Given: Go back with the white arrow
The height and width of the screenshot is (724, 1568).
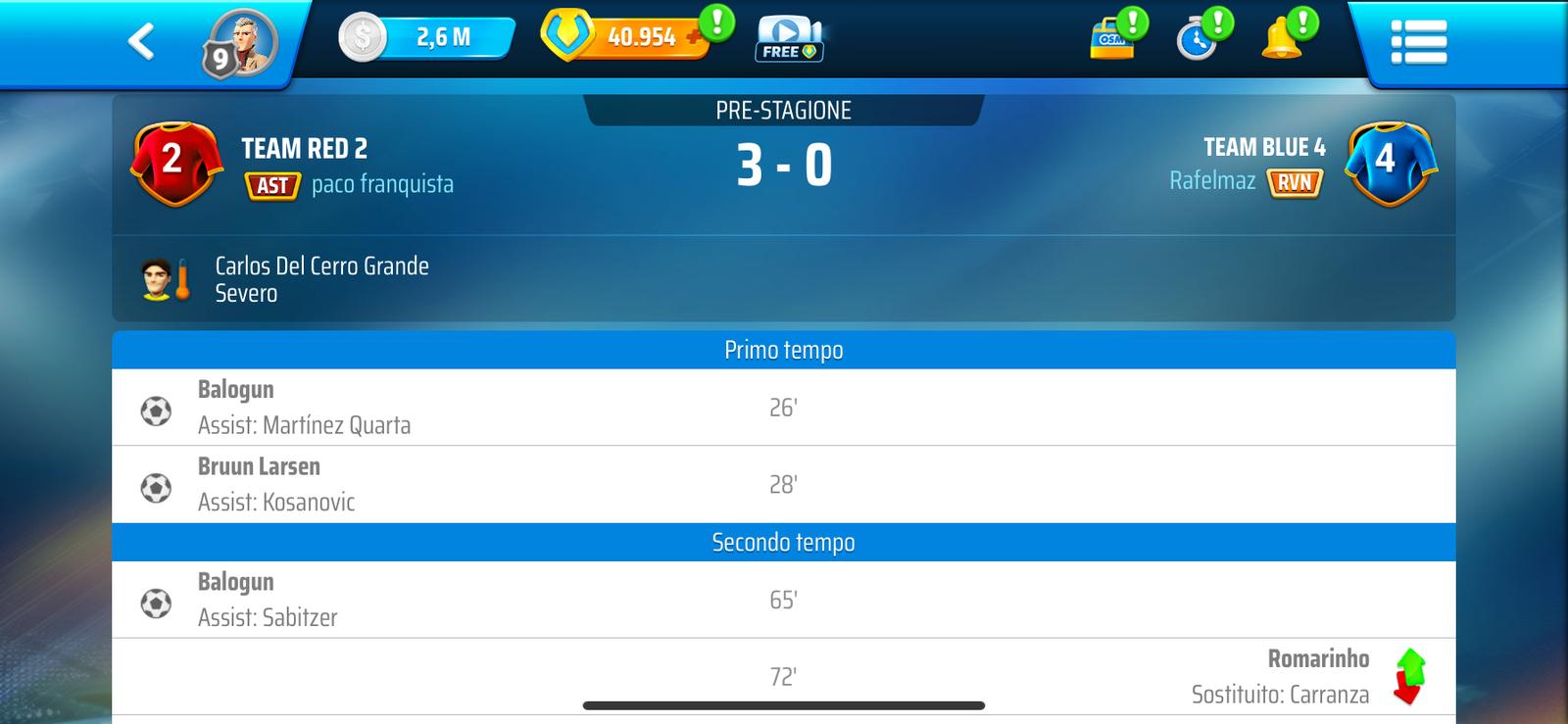Looking at the screenshot, I should point(141,41).
